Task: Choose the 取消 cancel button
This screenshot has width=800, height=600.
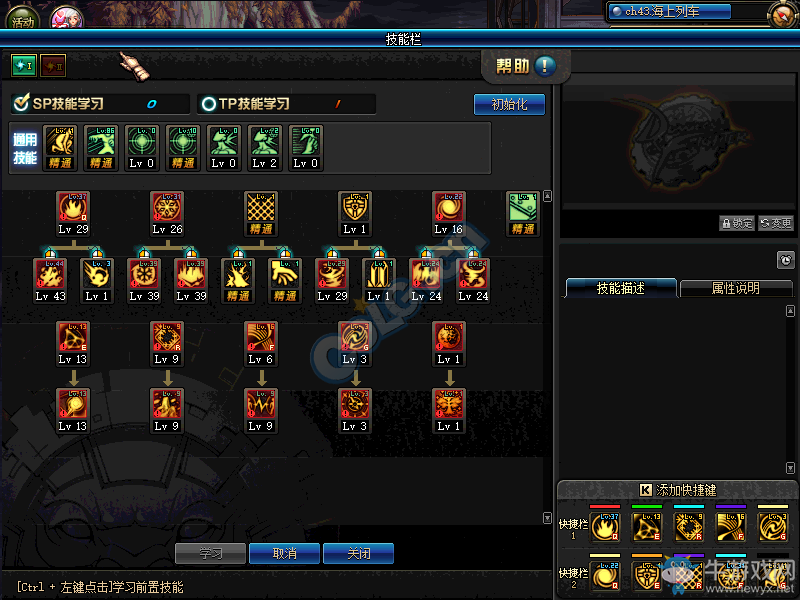Action: [x=284, y=553]
